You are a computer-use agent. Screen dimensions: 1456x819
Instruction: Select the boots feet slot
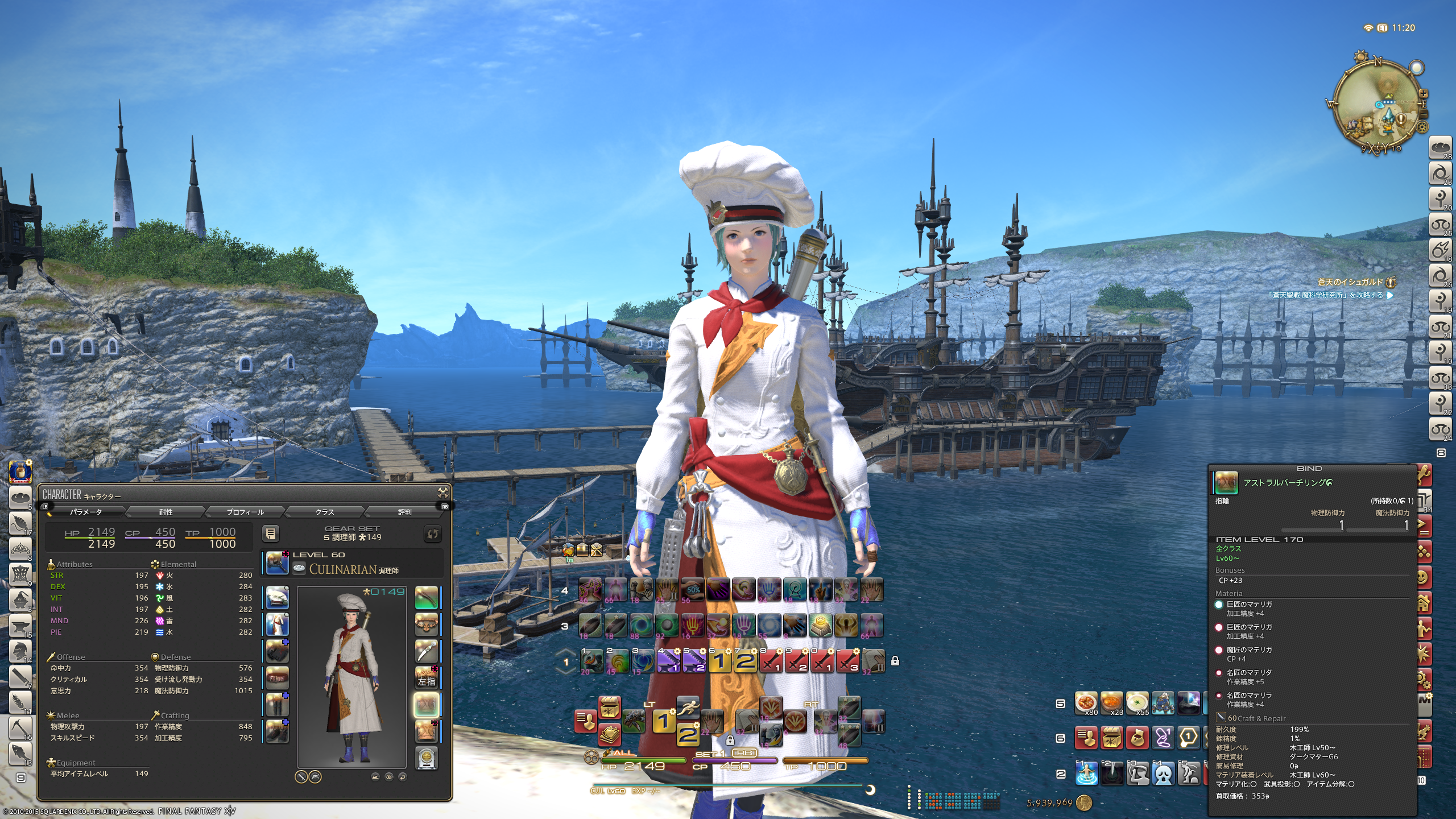click(x=278, y=731)
